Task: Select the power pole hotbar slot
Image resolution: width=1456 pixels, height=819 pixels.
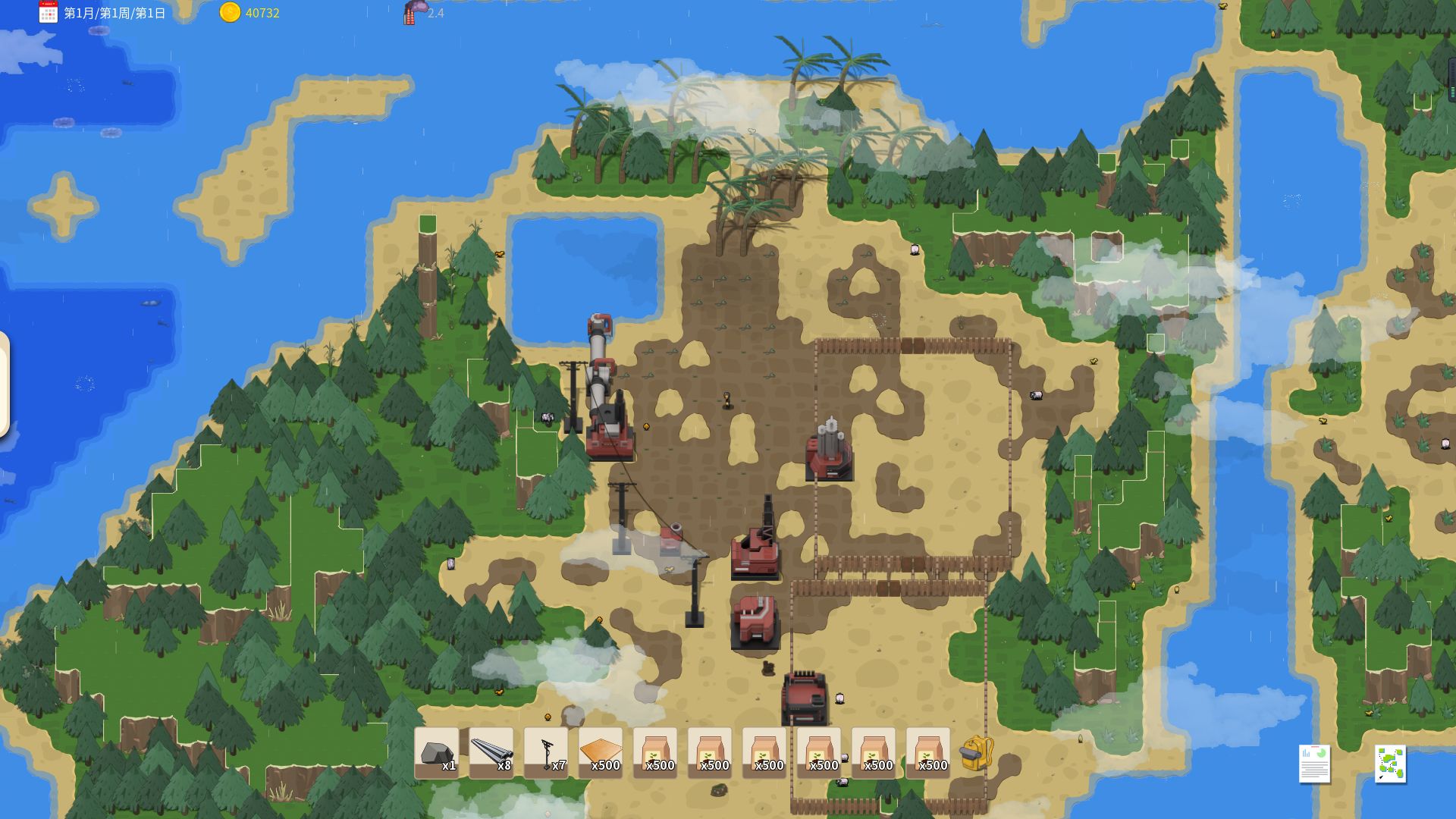Action: tap(545, 753)
